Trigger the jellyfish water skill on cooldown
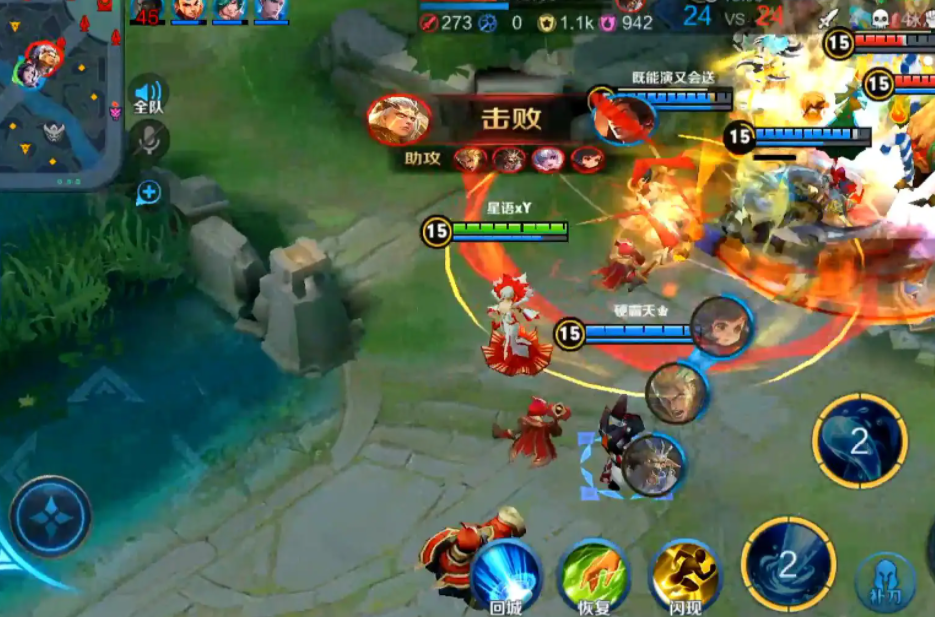 coord(859,441)
